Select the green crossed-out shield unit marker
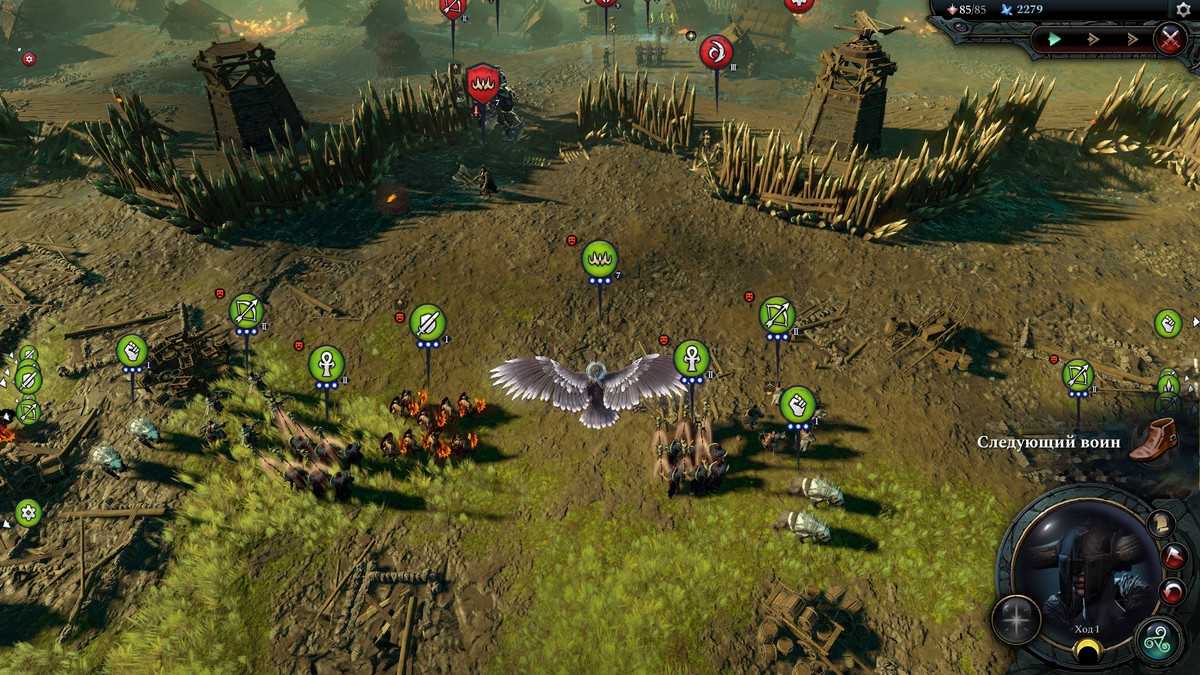Image resolution: width=1200 pixels, height=675 pixels. point(427,322)
